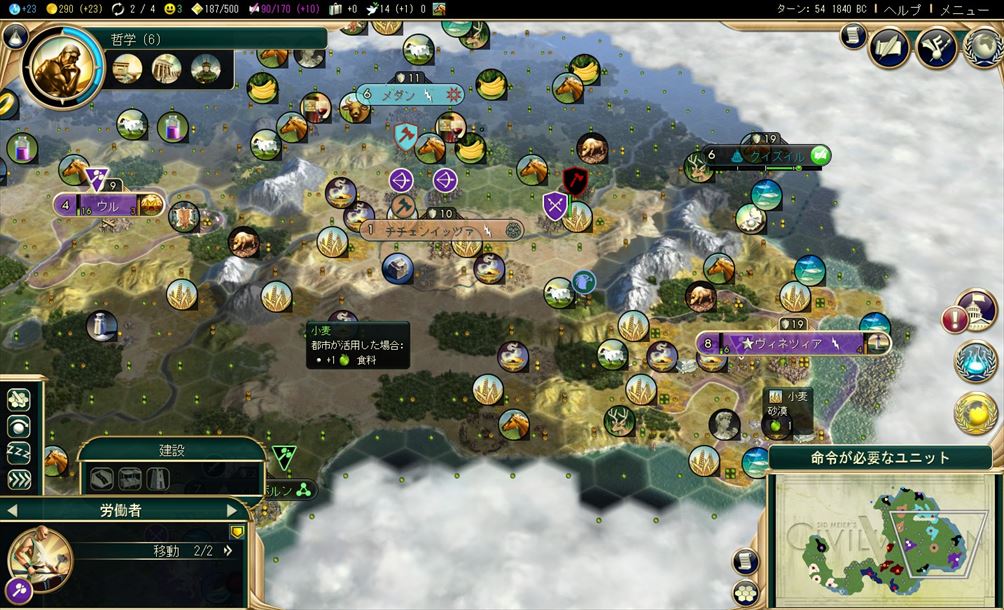This screenshot has width=1004, height=610.
Task: Activate the worker's automate improvements action
Action: click(x=19, y=400)
